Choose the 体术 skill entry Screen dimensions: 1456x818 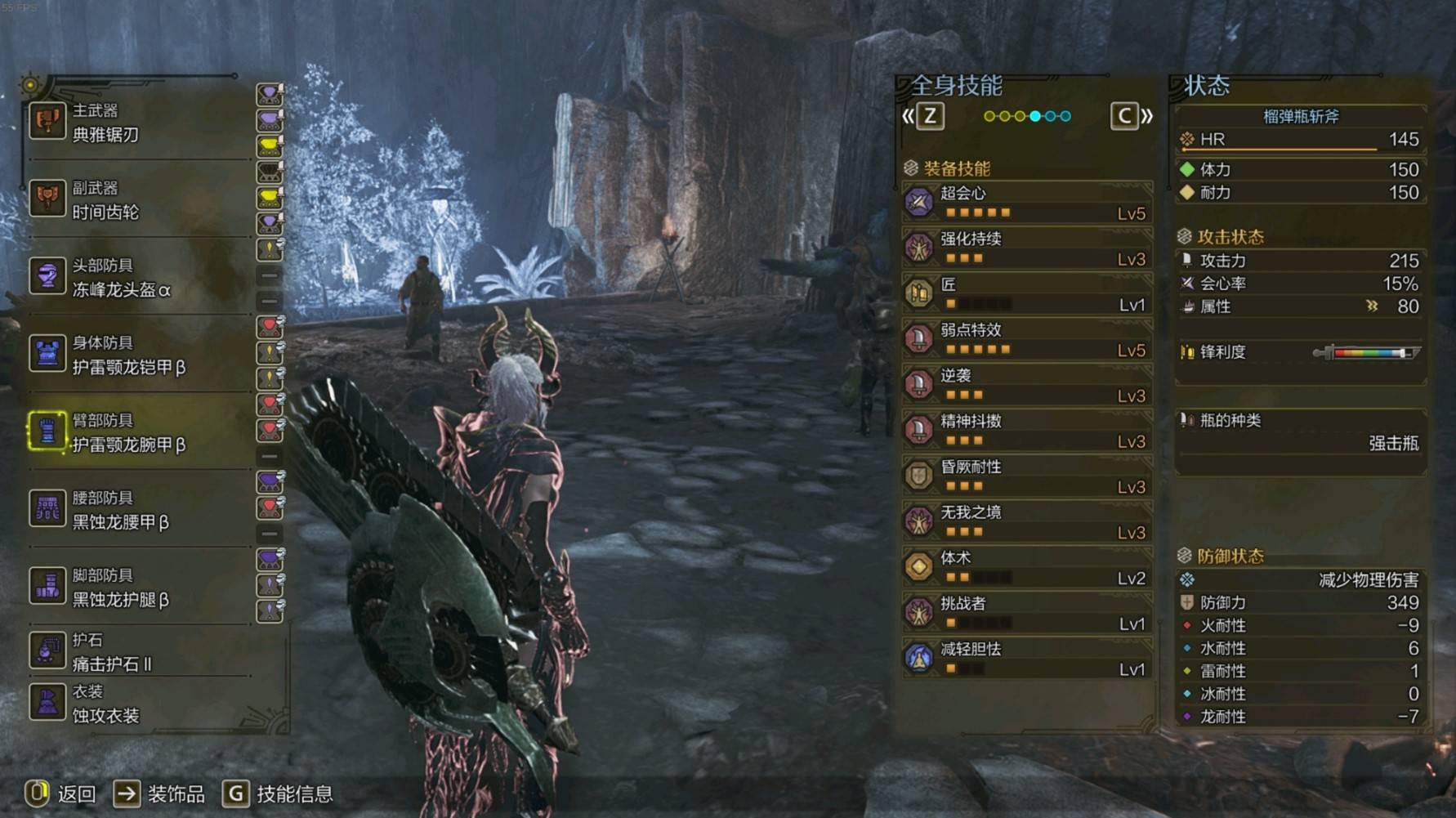(1027, 568)
